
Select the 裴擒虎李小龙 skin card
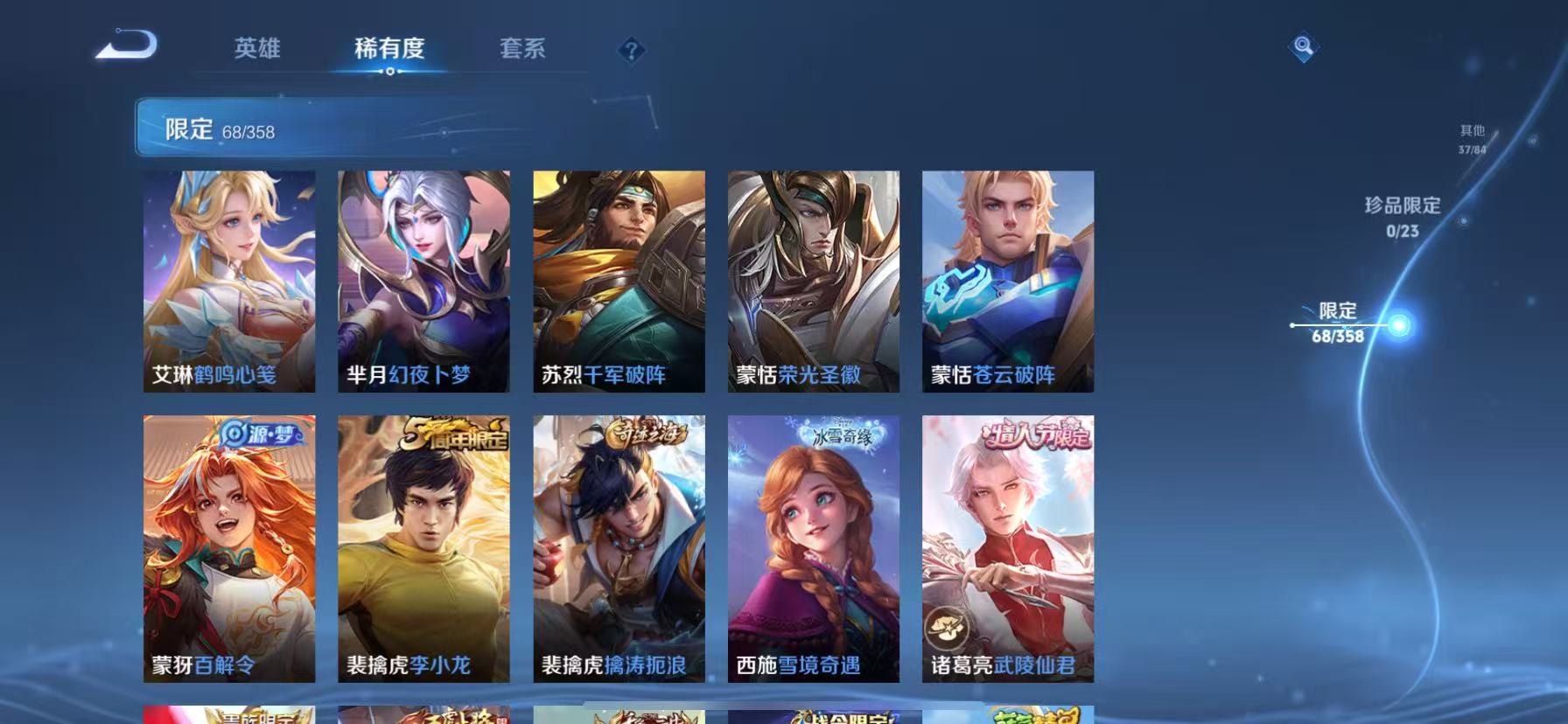423,551
